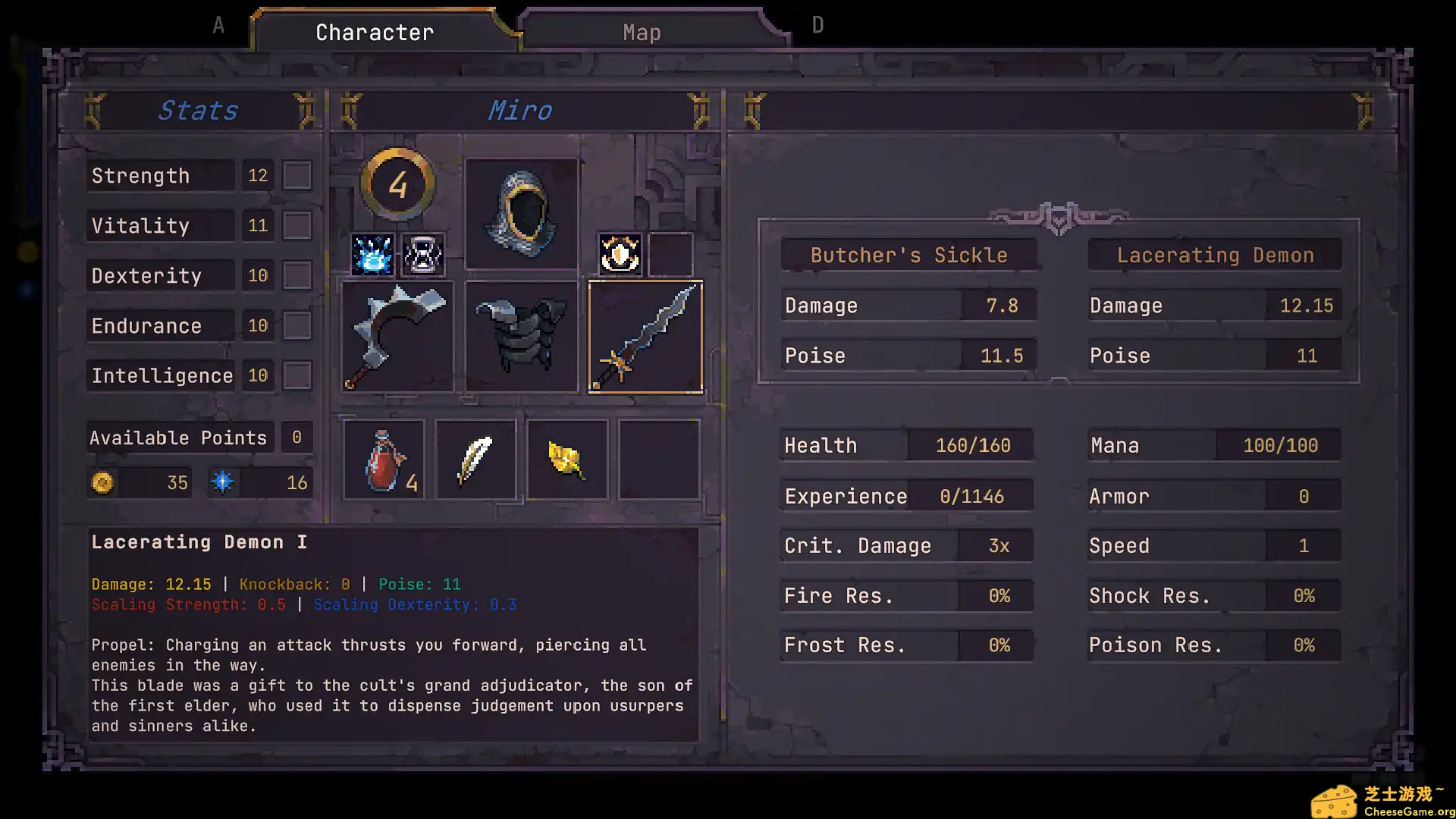1456x819 pixels.
Task: Choose the hooded helmet equipment slot
Action: [x=522, y=214]
